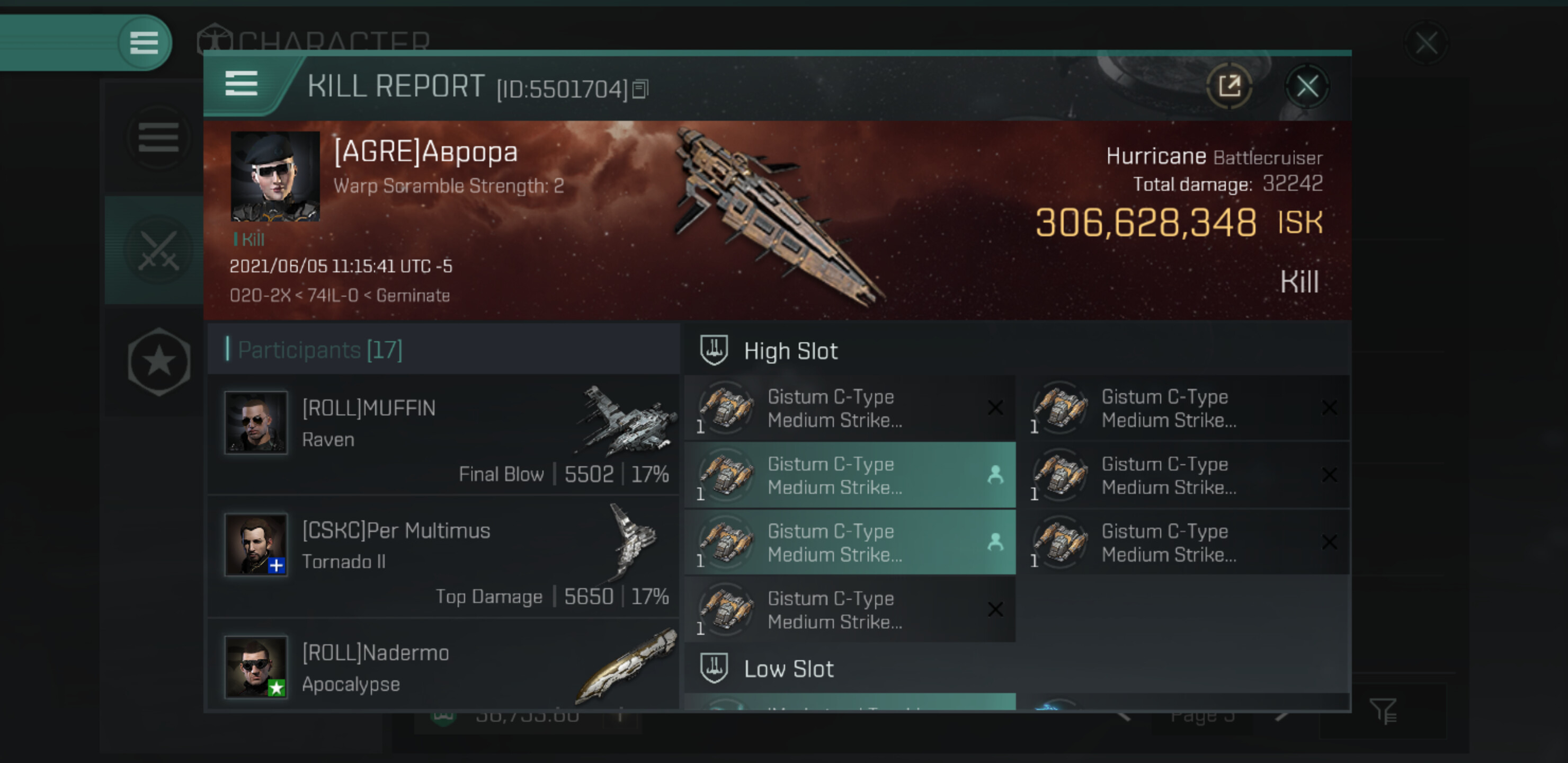This screenshot has width=1568, height=763.
Task: Open the filter icon at bottom right
Action: (x=1383, y=710)
